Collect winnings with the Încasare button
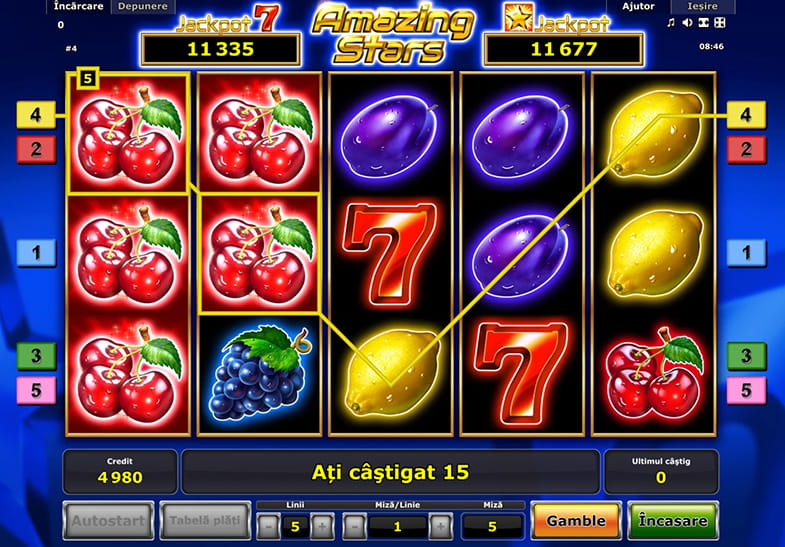 pyautogui.click(x=672, y=521)
